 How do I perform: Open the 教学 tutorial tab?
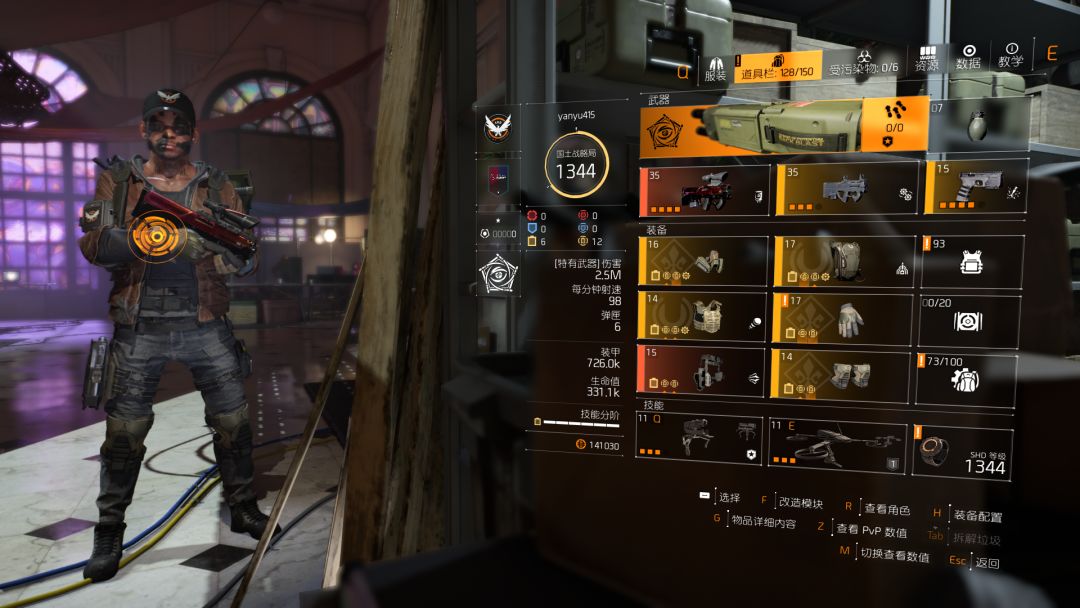pyautogui.click(x=1011, y=56)
